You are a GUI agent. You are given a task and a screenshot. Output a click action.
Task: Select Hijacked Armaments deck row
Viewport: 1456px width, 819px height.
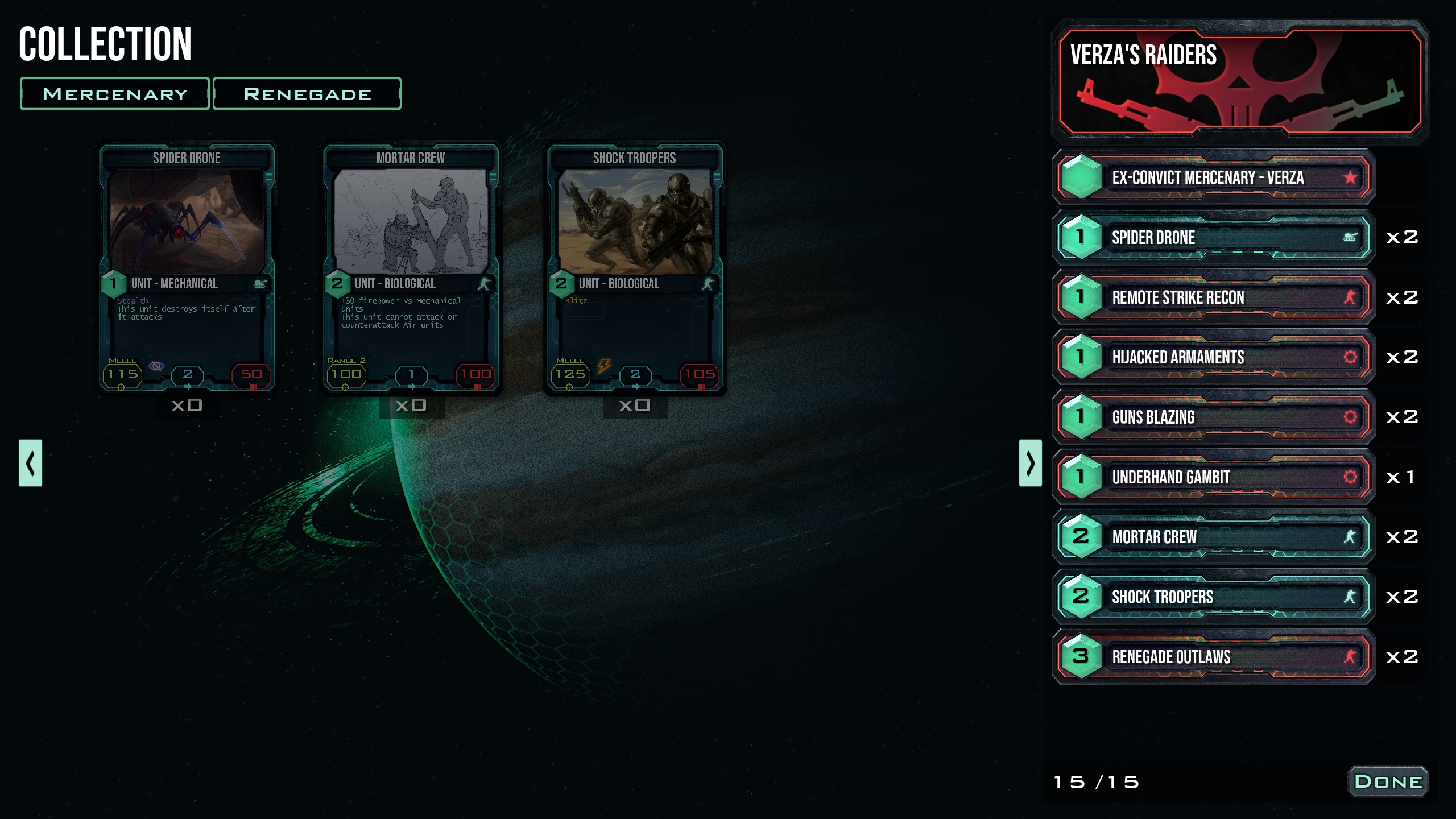pos(1214,357)
